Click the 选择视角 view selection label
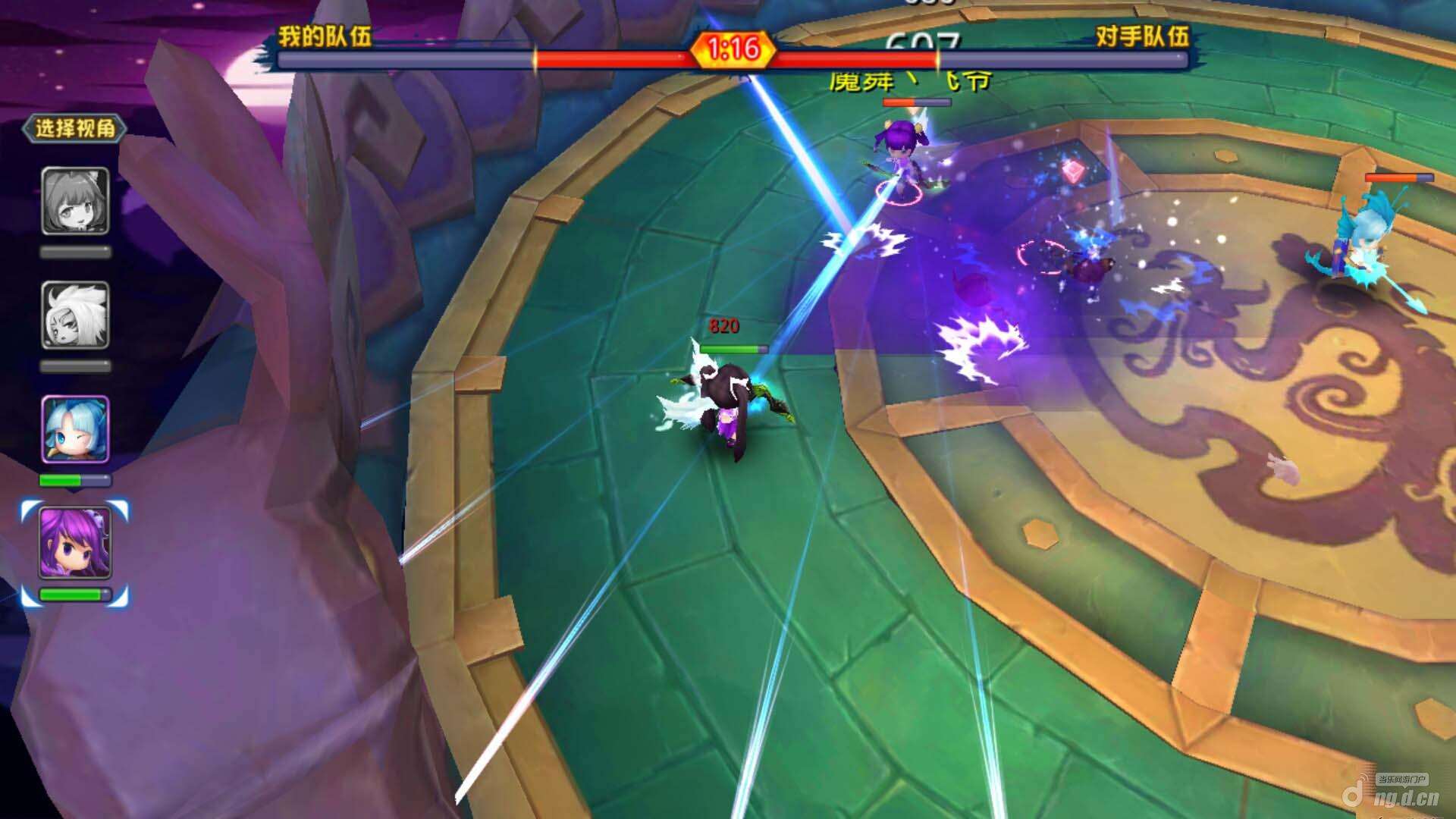The image size is (1456, 819). (74, 128)
